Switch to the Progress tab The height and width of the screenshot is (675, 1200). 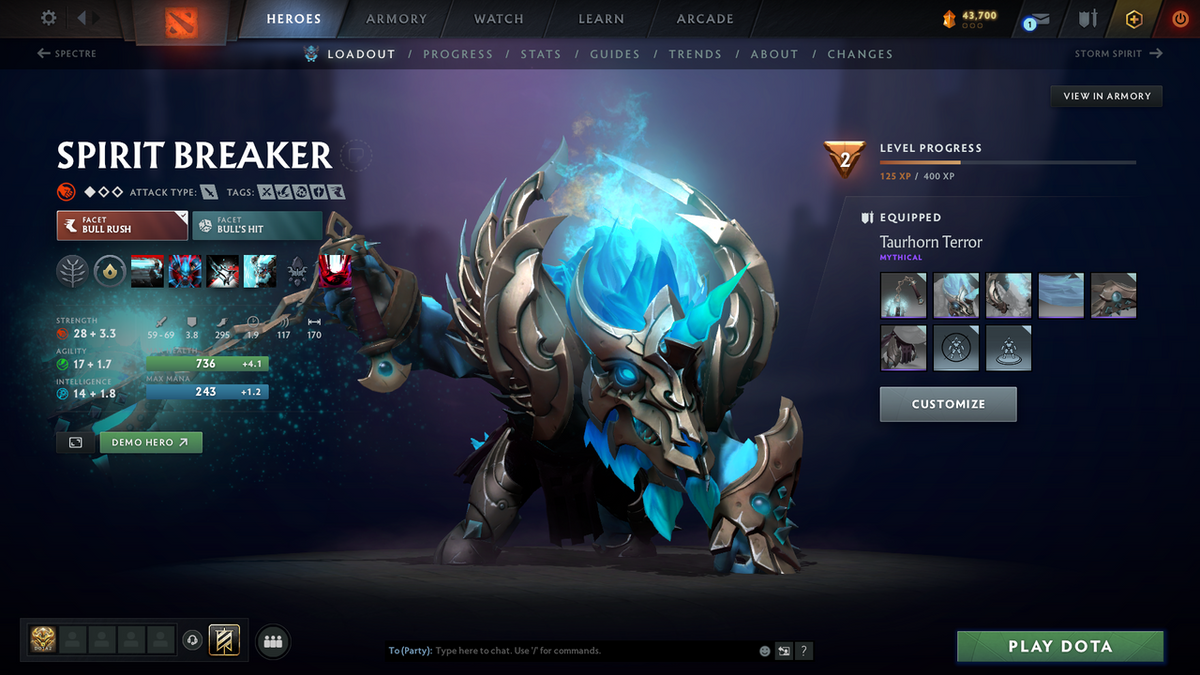coord(458,54)
